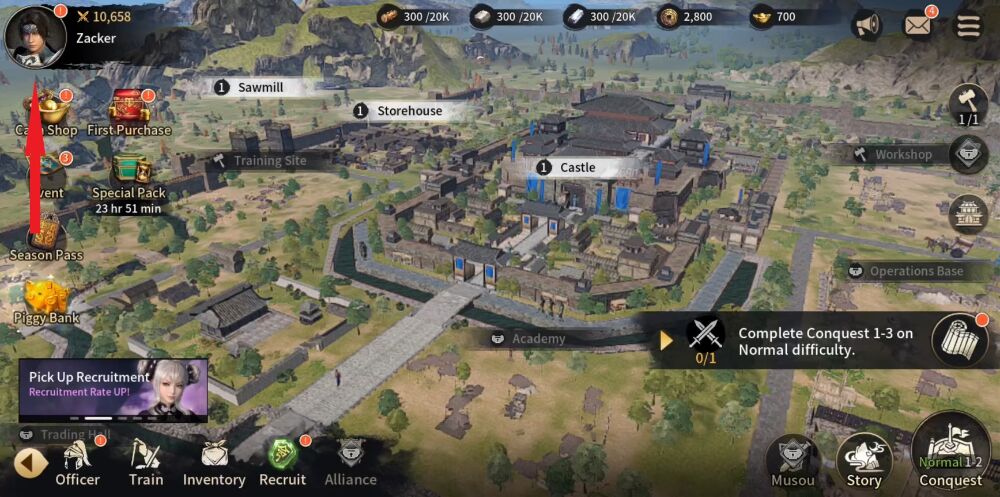This screenshot has height=497, width=1000.
Task: Open the Story mode
Action: click(864, 461)
